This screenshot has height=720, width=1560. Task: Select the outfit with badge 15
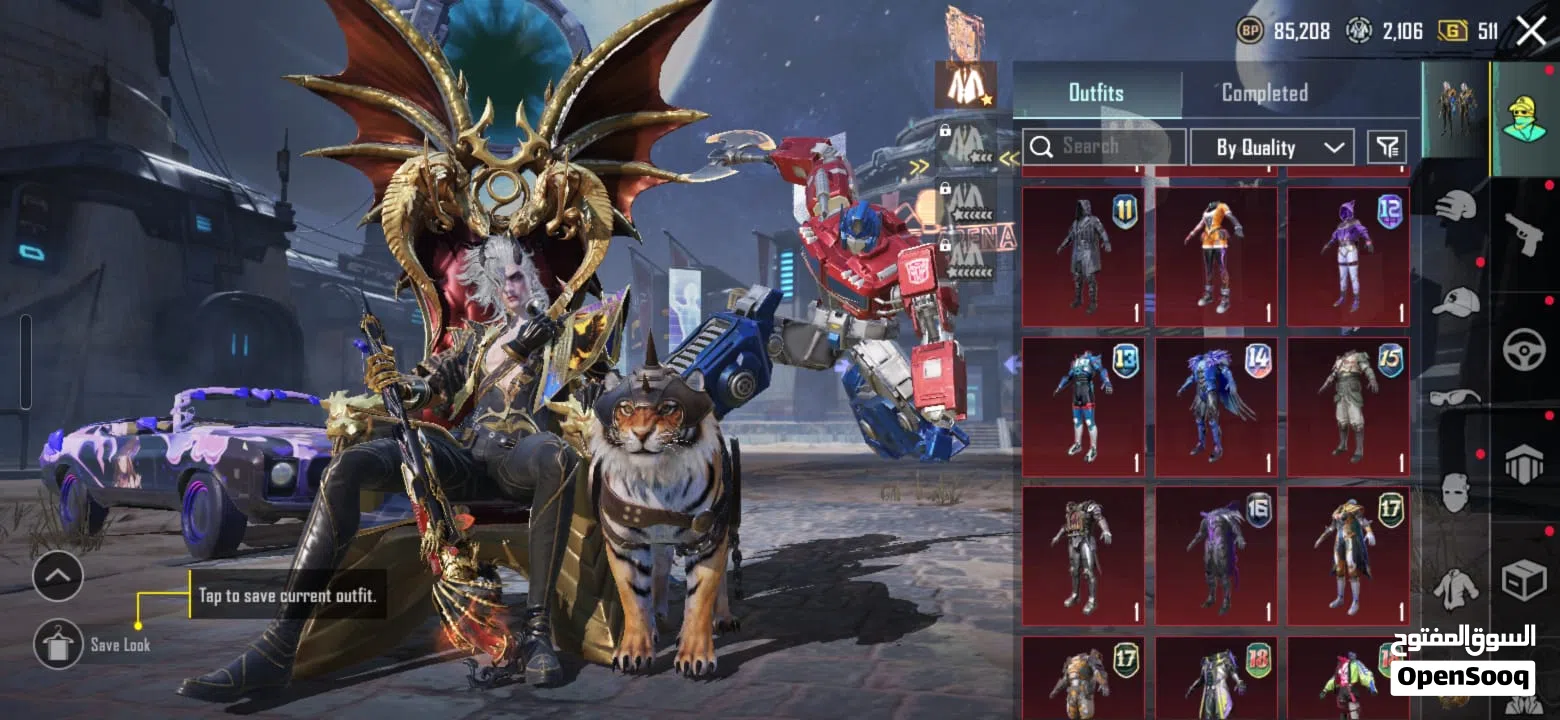[1348, 406]
